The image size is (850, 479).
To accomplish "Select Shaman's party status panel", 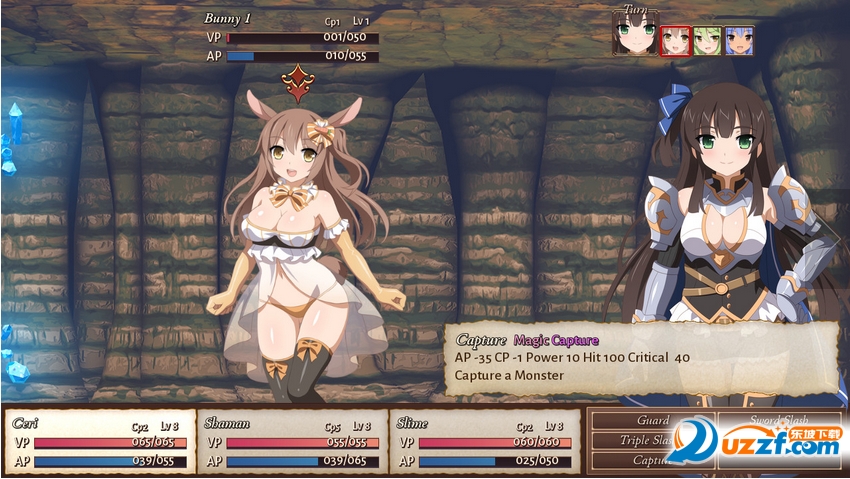I will (292, 441).
